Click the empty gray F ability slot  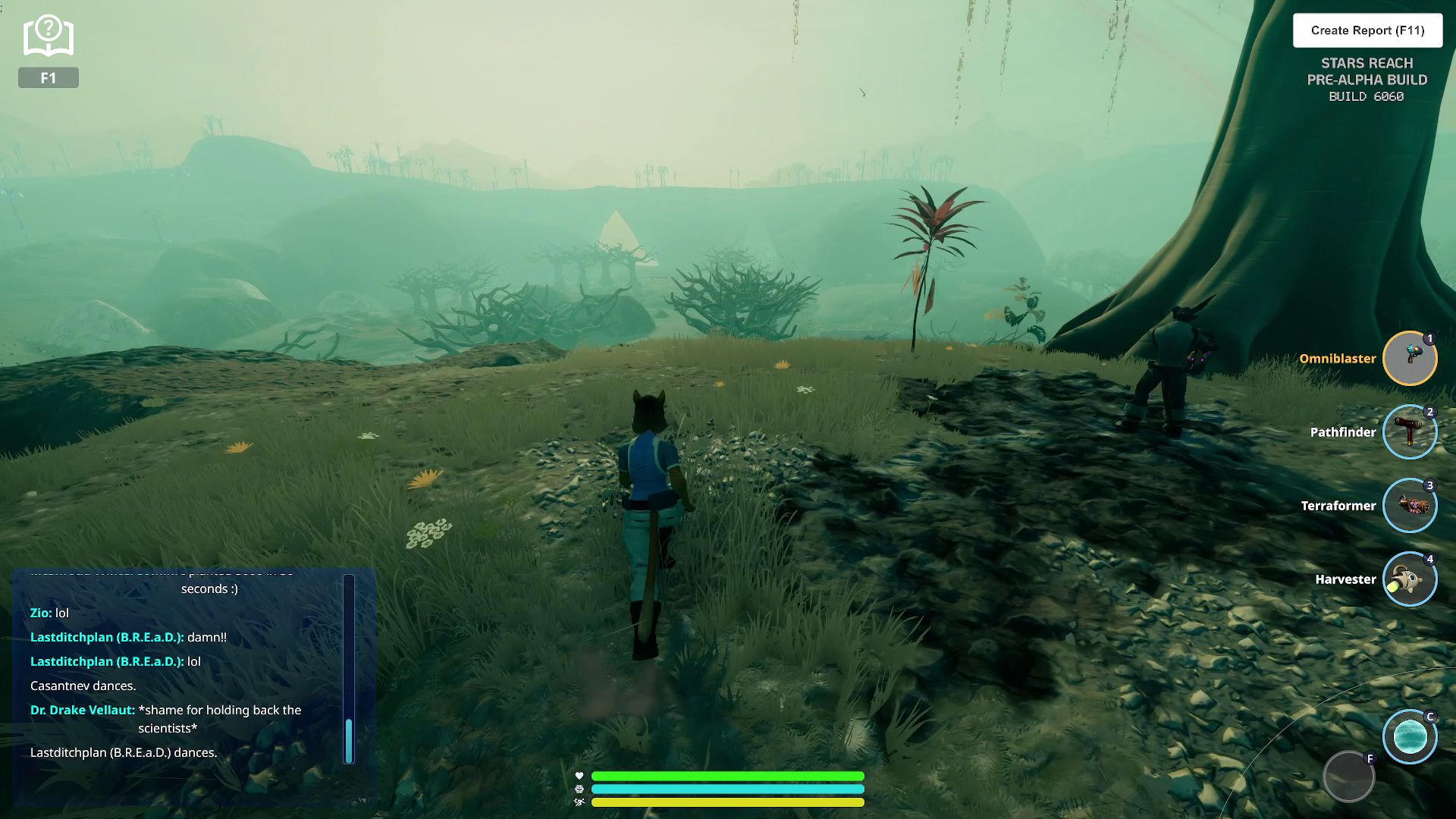pyautogui.click(x=1348, y=777)
